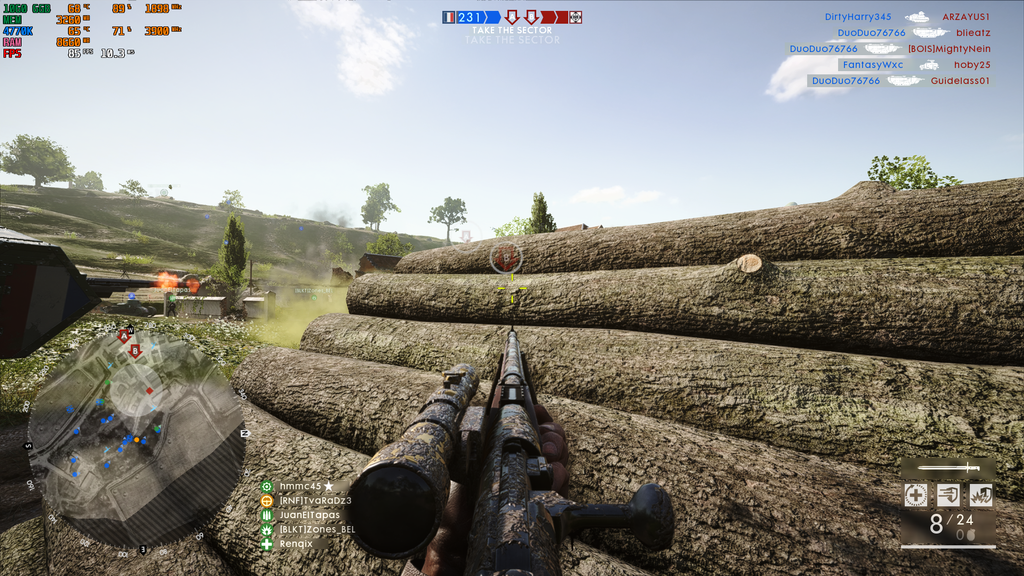Select objective A marker on the minimap
The width and height of the screenshot is (1024, 576).
[x=124, y=338]
